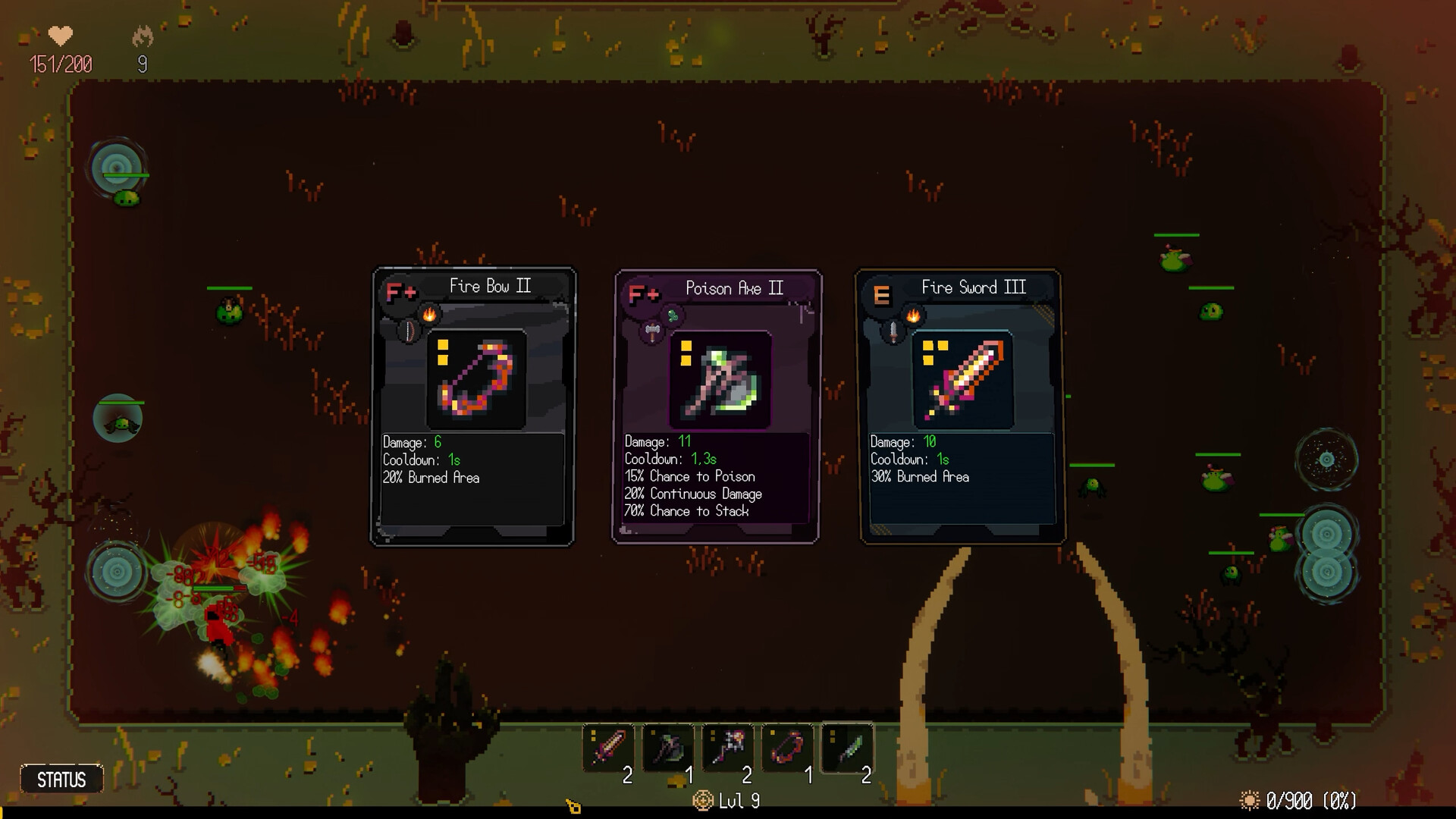The image size is (1456, 819).
Task: Select the flame element icon on Fire Bow II card
Action: point(429,314)
